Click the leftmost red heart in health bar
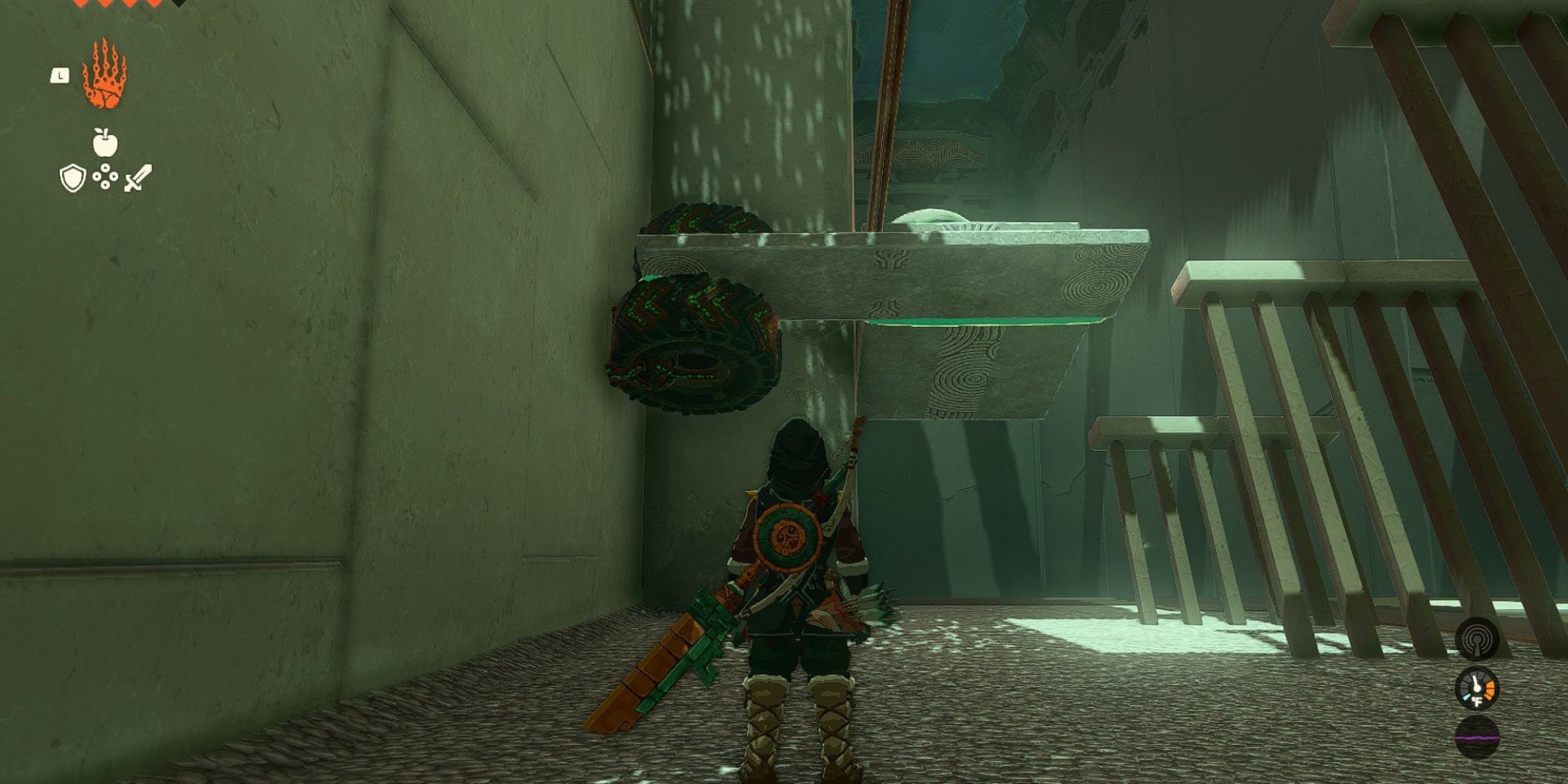 coord(80,3)
